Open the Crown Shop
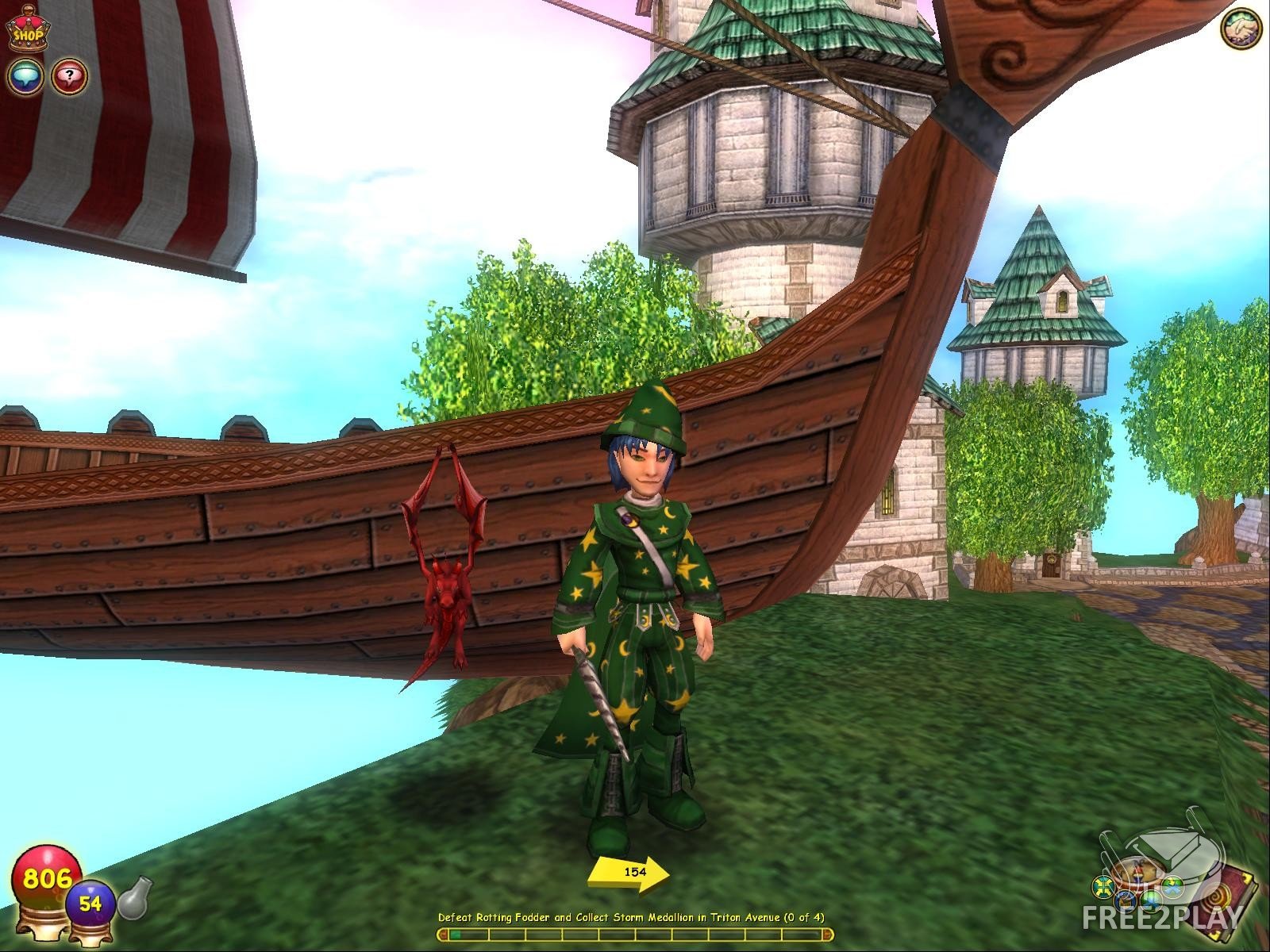Image resolution: width=1270 pixels, height=952 pixels. [26, 31]
